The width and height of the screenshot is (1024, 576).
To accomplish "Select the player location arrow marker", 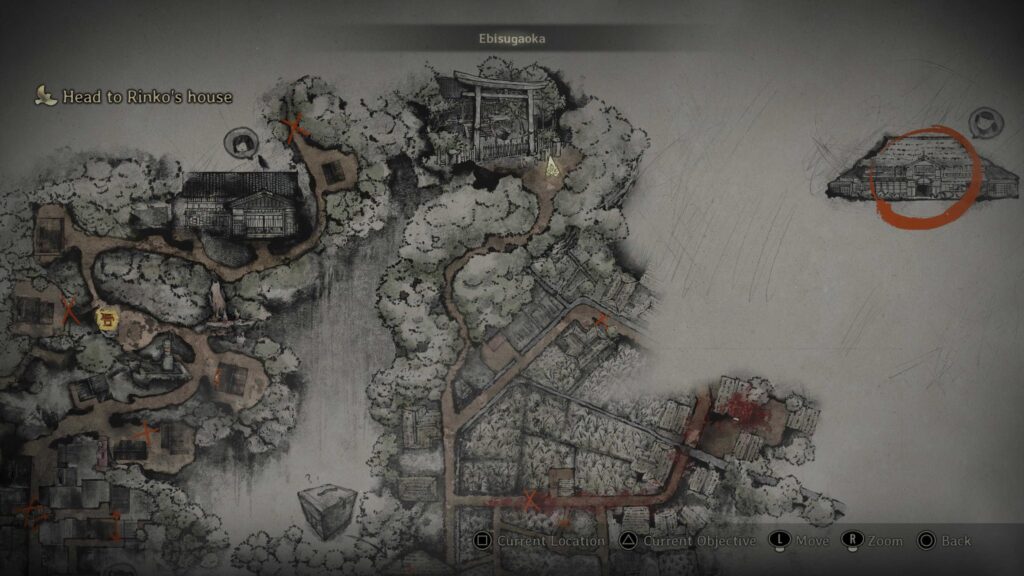I will click(551, 169).
